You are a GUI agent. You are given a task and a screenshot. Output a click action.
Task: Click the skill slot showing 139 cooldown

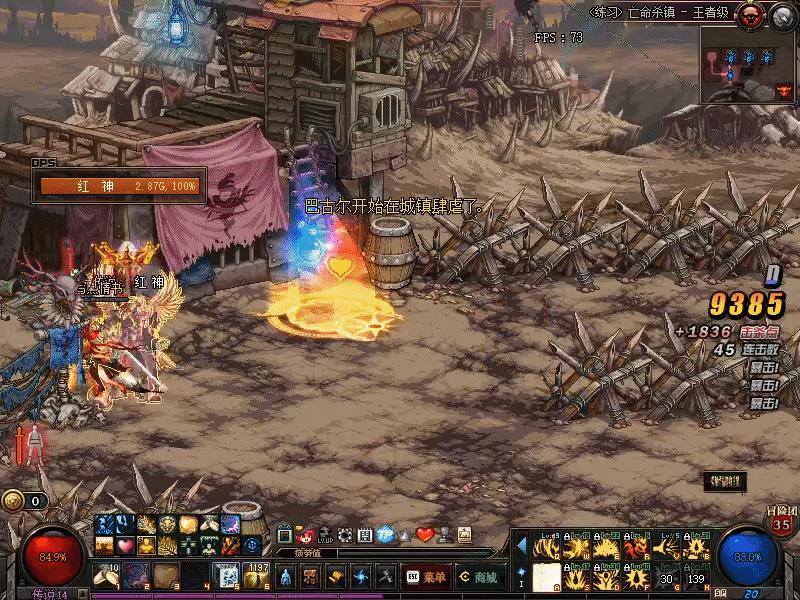(697, 577)
